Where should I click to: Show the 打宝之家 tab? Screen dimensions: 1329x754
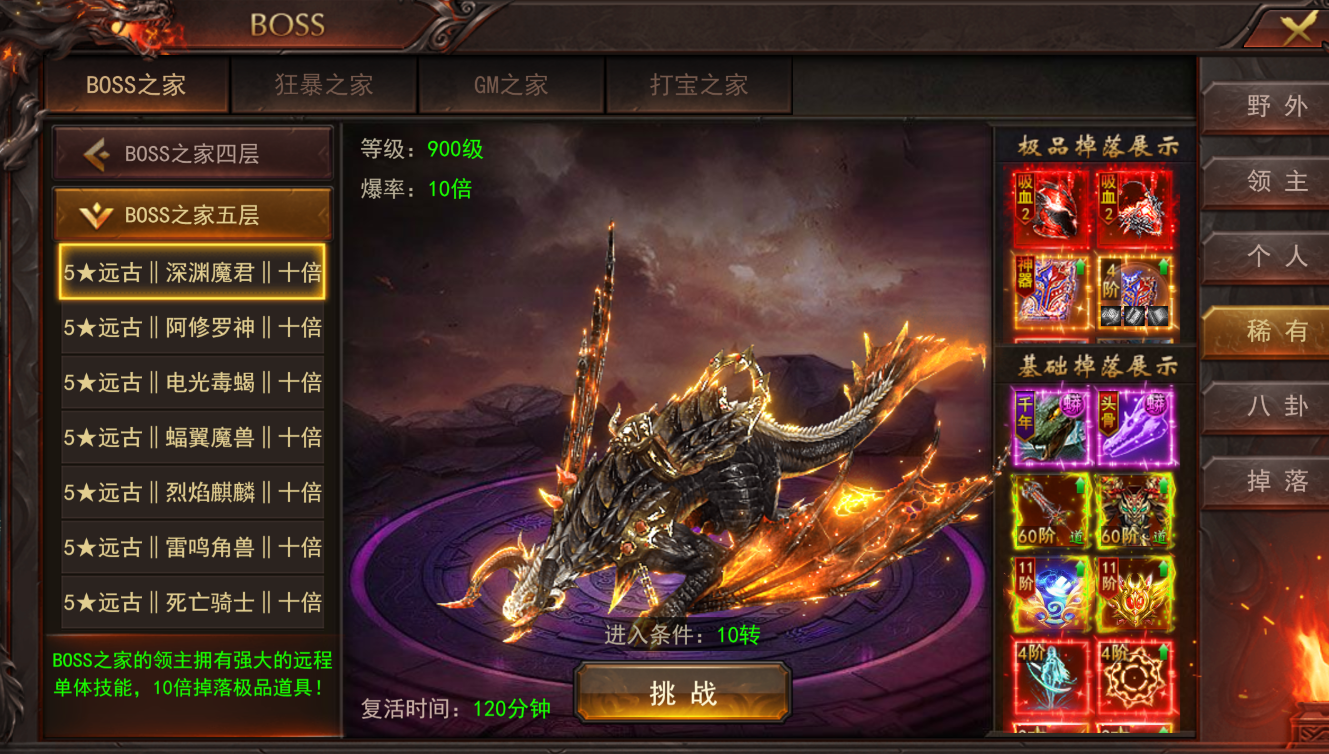pyautogui.click(x=699, y=85)
